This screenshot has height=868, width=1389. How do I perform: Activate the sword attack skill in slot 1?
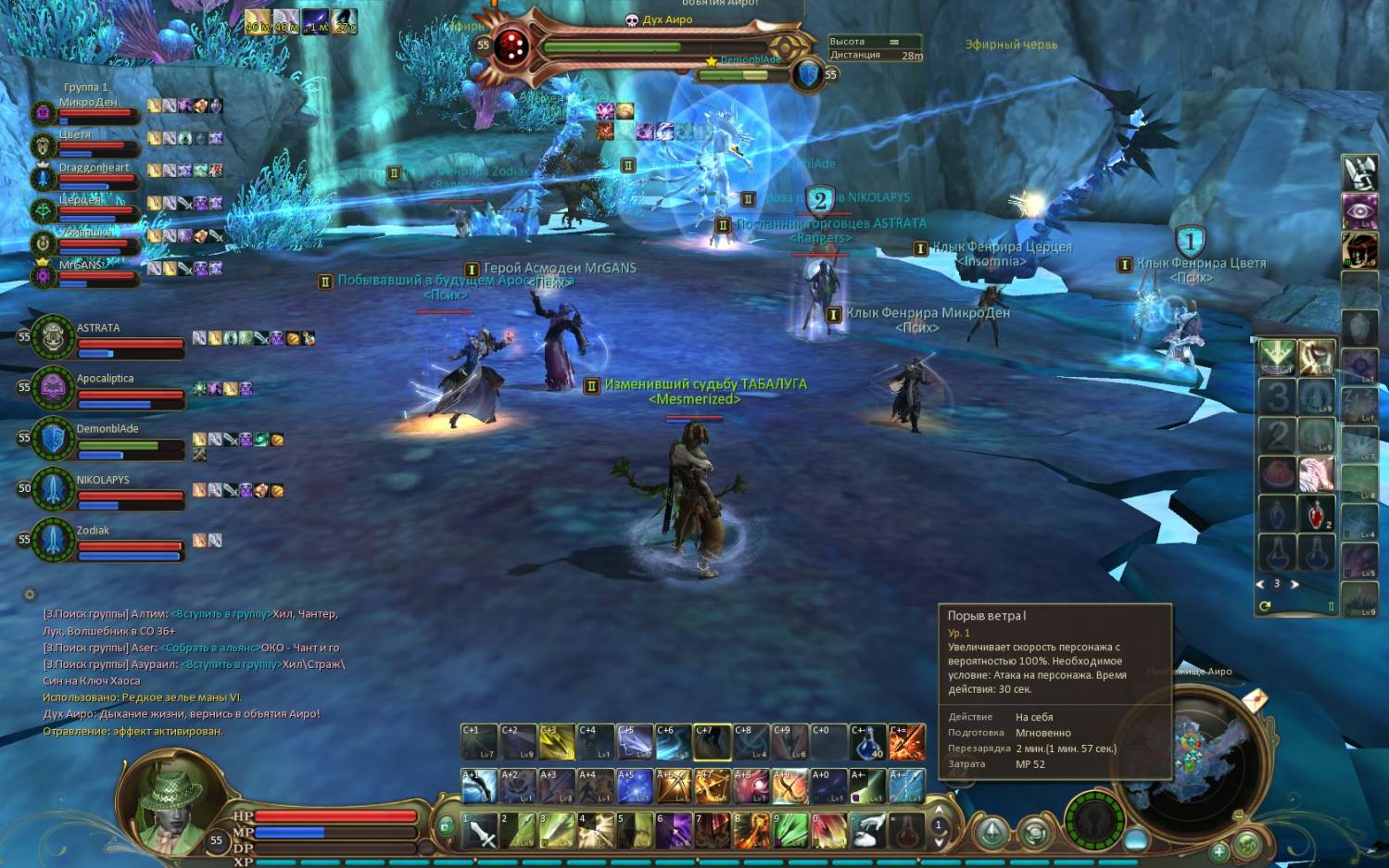point(479,831)
